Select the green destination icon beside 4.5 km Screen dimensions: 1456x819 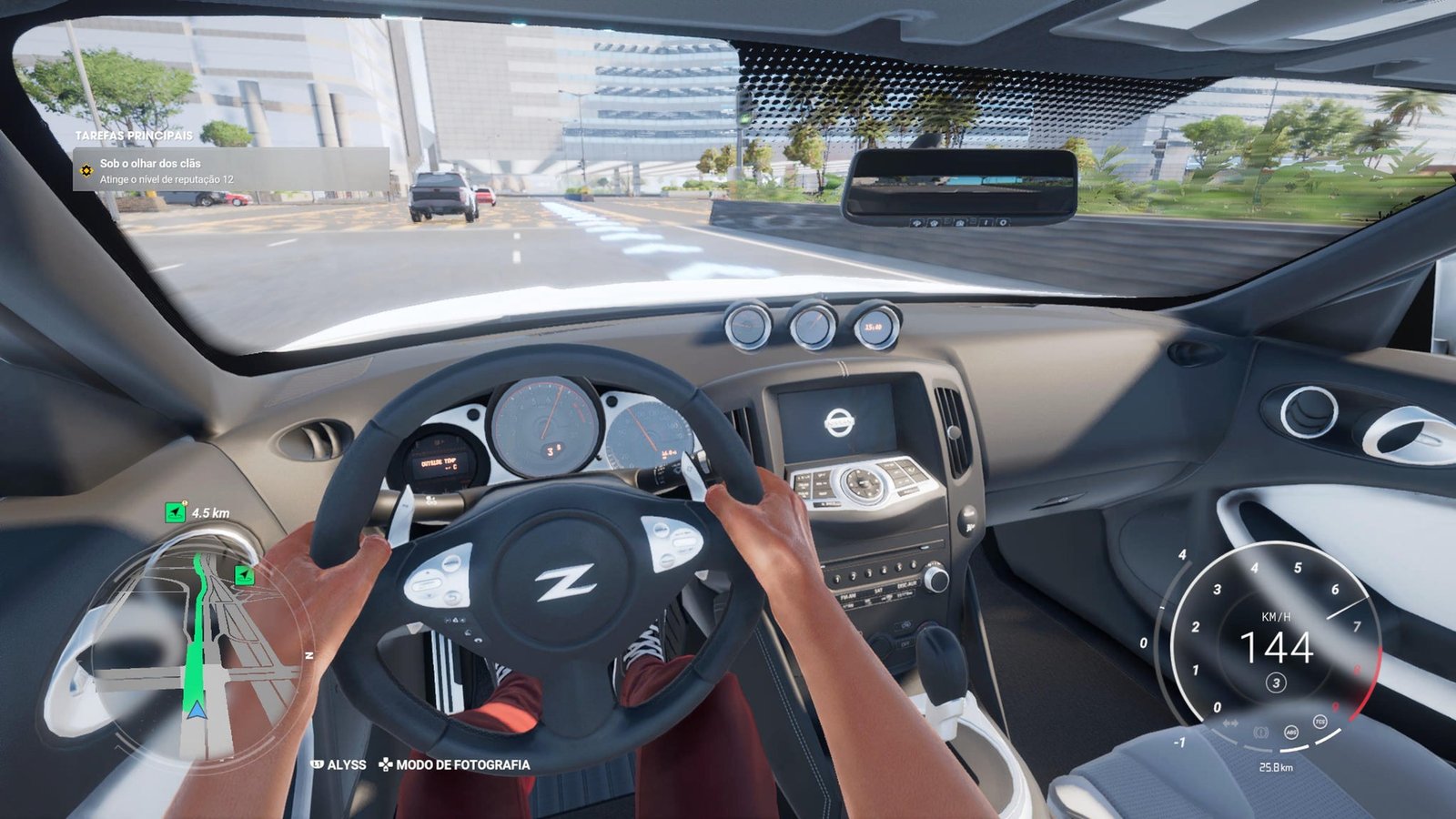tap(175, 513)
